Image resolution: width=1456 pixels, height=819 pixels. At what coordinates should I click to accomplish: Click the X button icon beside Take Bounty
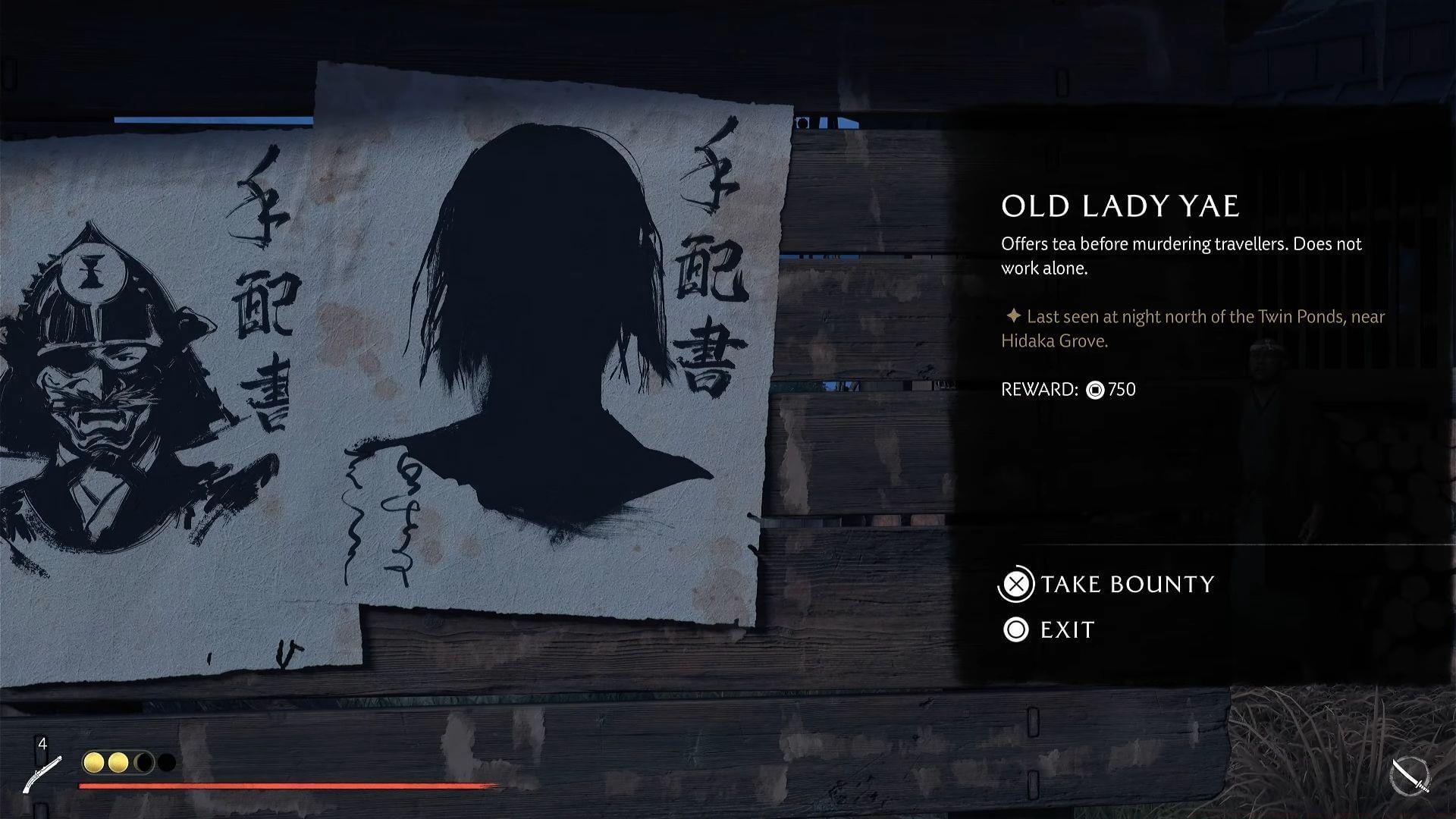coord(1015,585)
